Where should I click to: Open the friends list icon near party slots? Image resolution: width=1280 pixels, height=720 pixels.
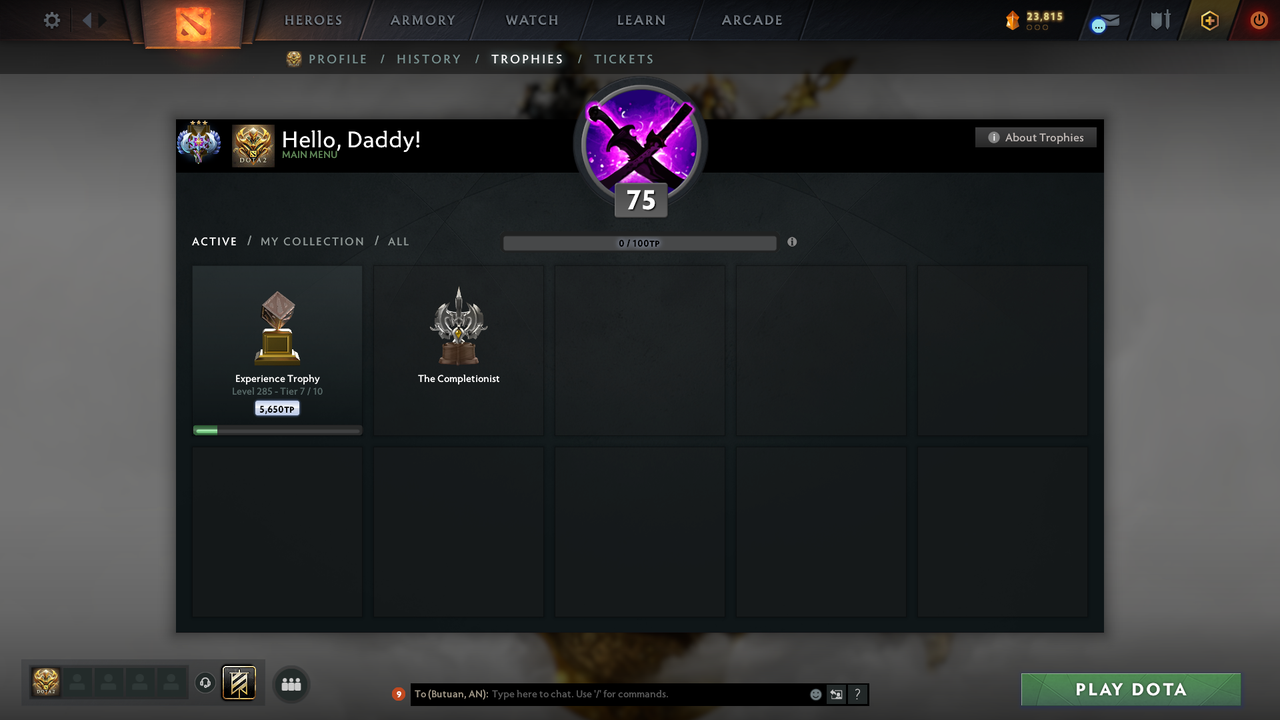pyautogui.click(x=290, y=684)
